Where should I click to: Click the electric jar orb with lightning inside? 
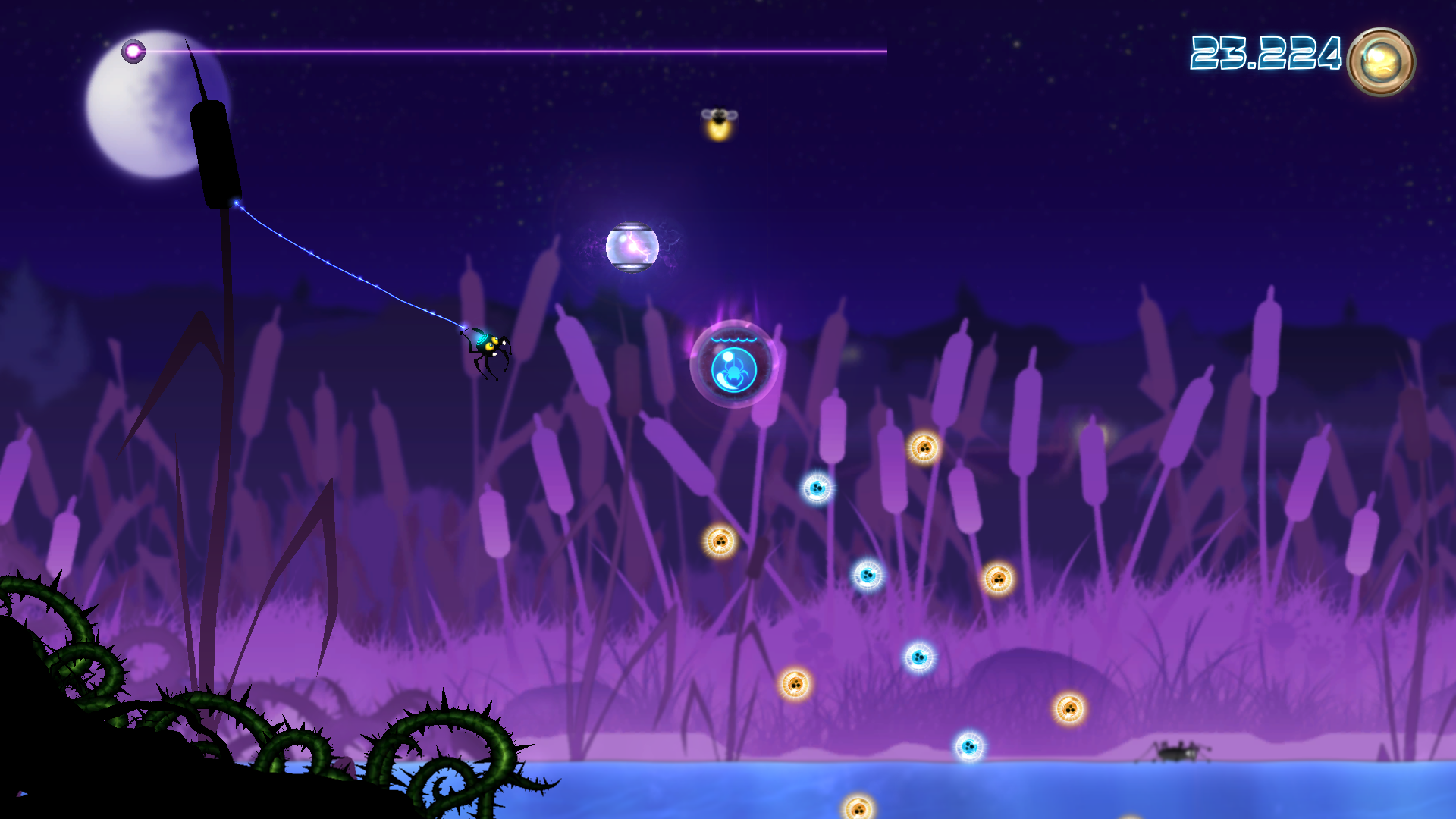[x=631, y=246]
